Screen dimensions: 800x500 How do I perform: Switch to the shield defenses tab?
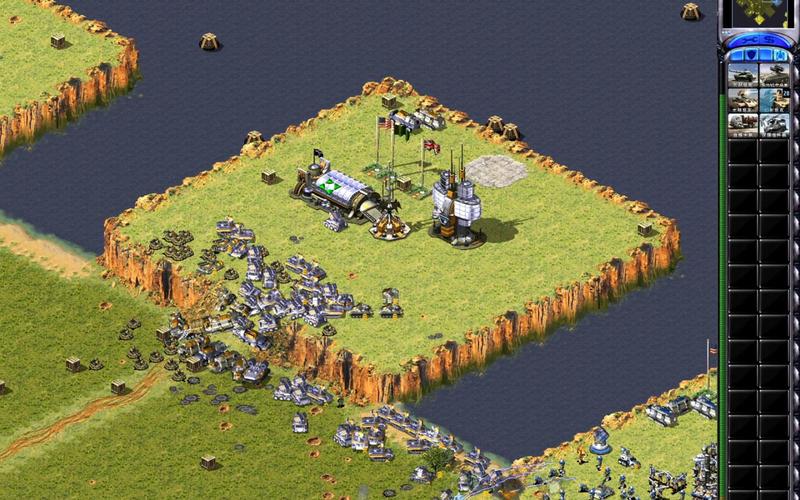click(751, 54)
